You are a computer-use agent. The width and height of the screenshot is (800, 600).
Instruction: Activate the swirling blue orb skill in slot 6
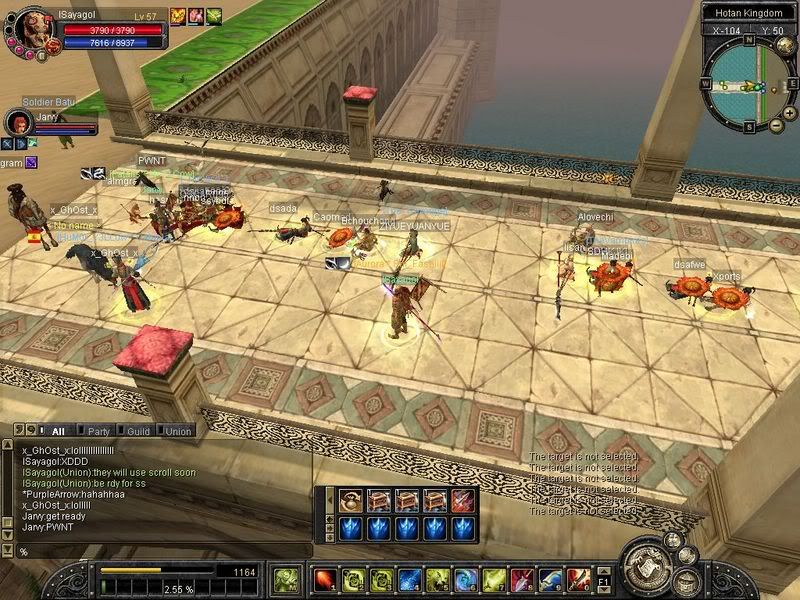coord(465,579)
